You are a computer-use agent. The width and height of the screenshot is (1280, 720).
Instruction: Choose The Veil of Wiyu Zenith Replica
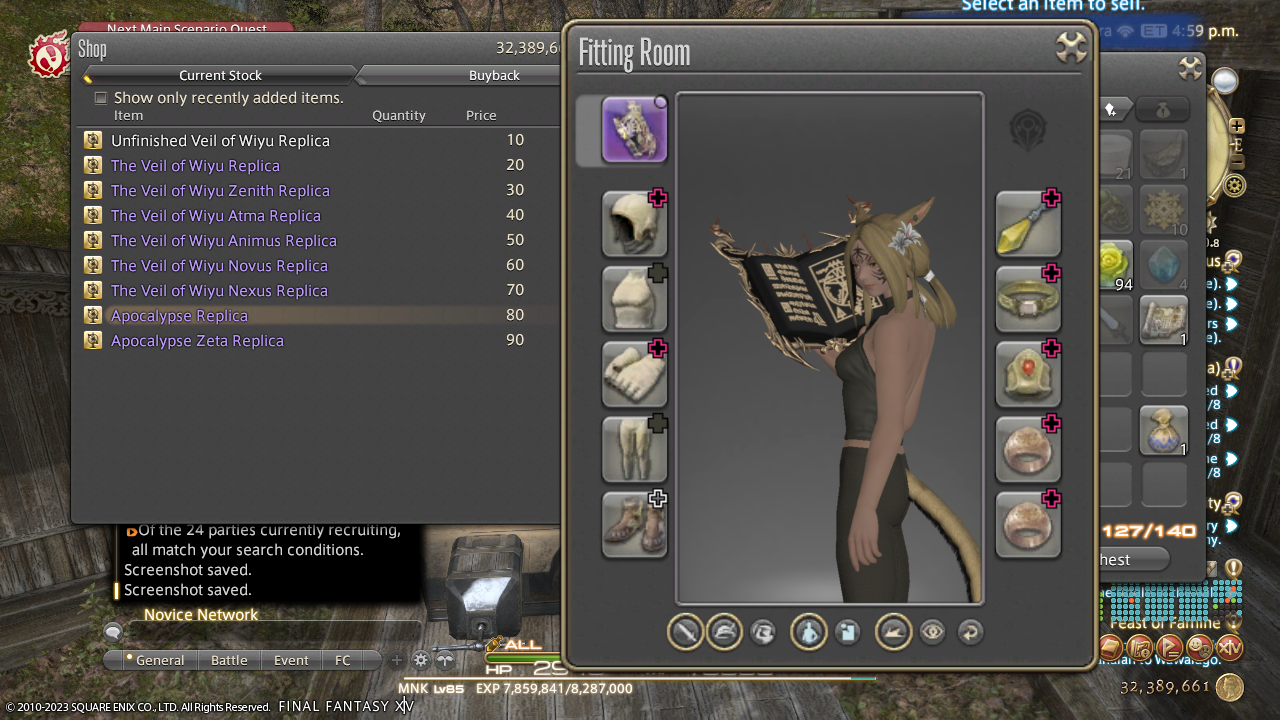coord(220,191)
